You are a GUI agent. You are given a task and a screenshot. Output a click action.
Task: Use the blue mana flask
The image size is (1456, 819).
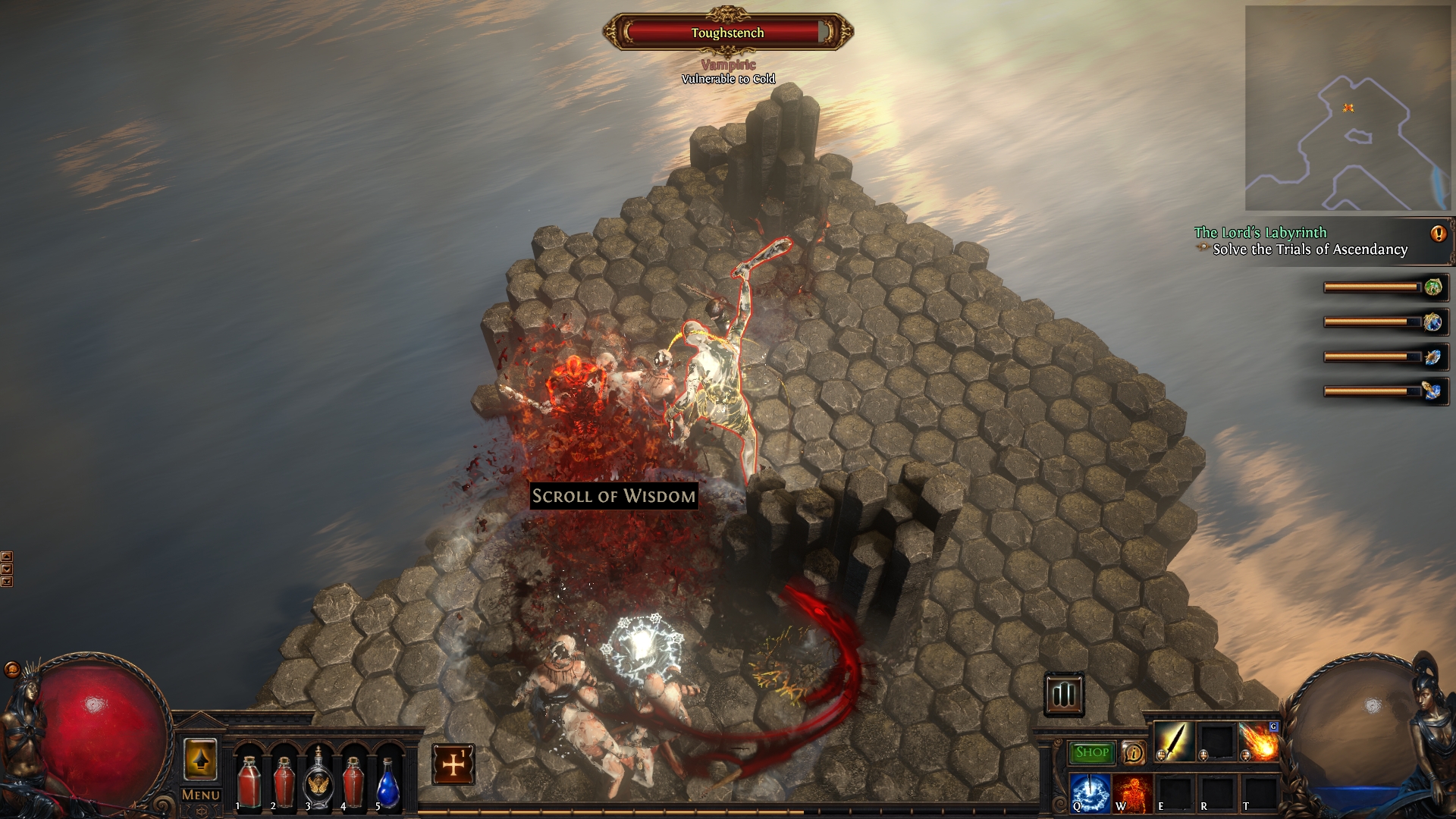point(388,783)
